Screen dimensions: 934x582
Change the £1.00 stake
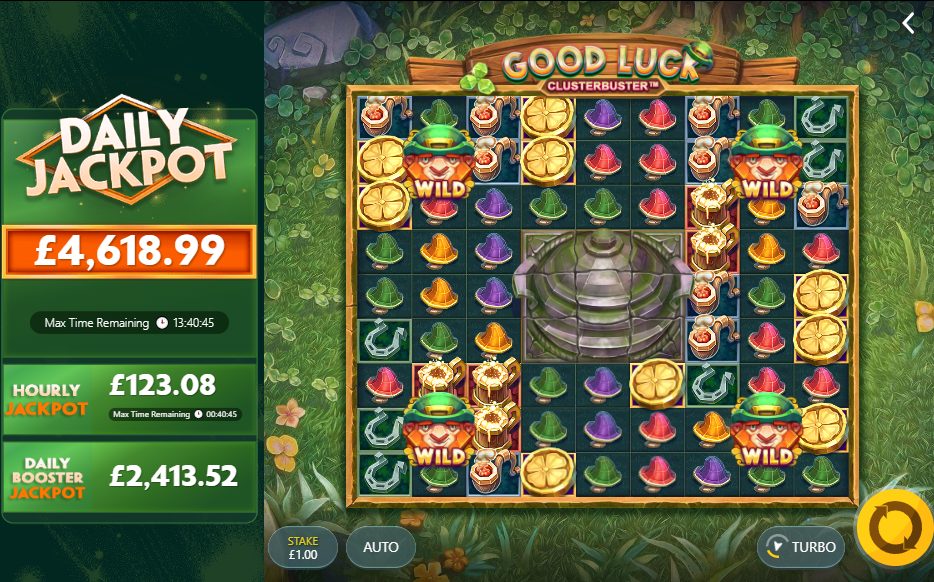[x=303, y=547]
